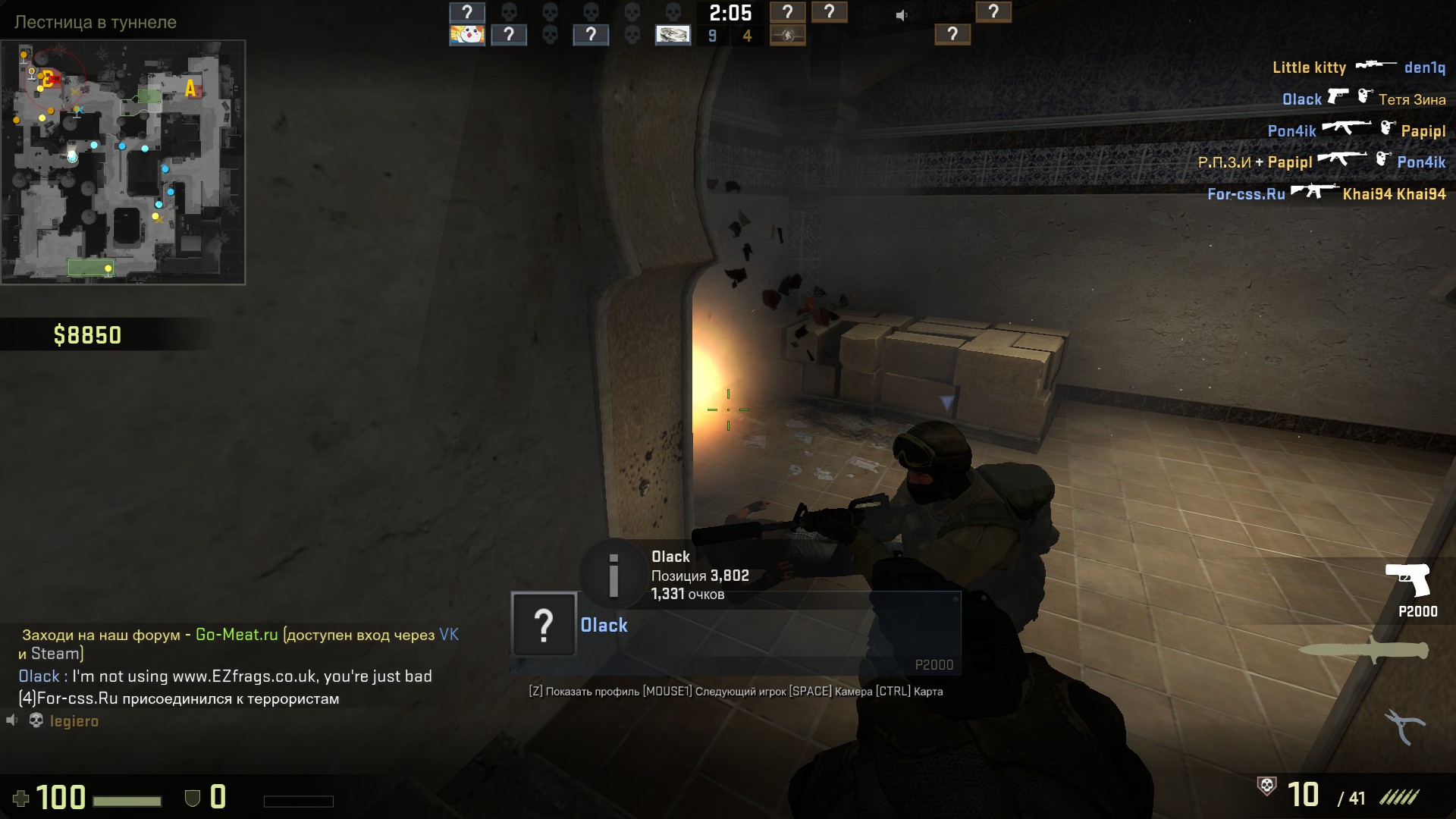Select the defuse kit pliers icon

coord(1405,726)
